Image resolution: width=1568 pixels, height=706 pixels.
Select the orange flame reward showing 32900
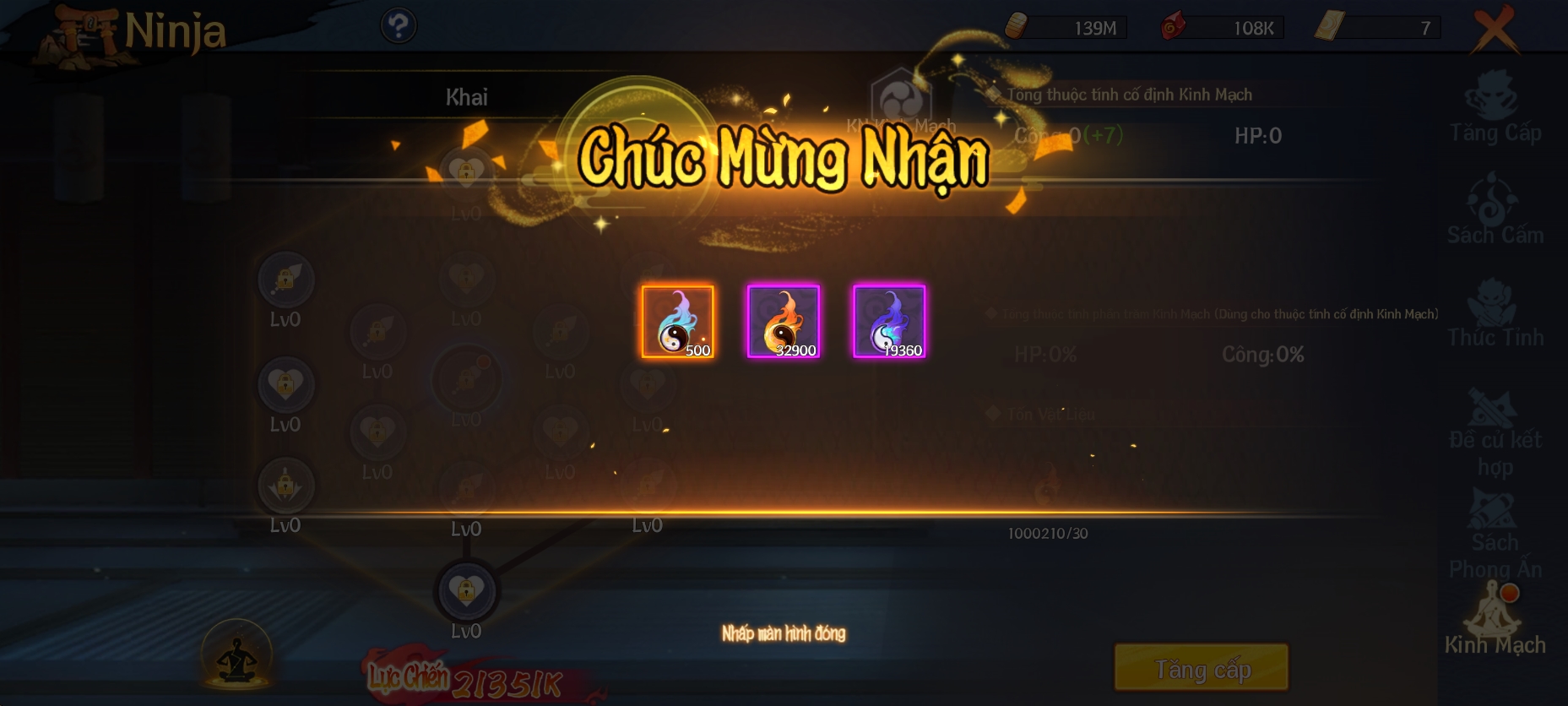pos(784,322)
